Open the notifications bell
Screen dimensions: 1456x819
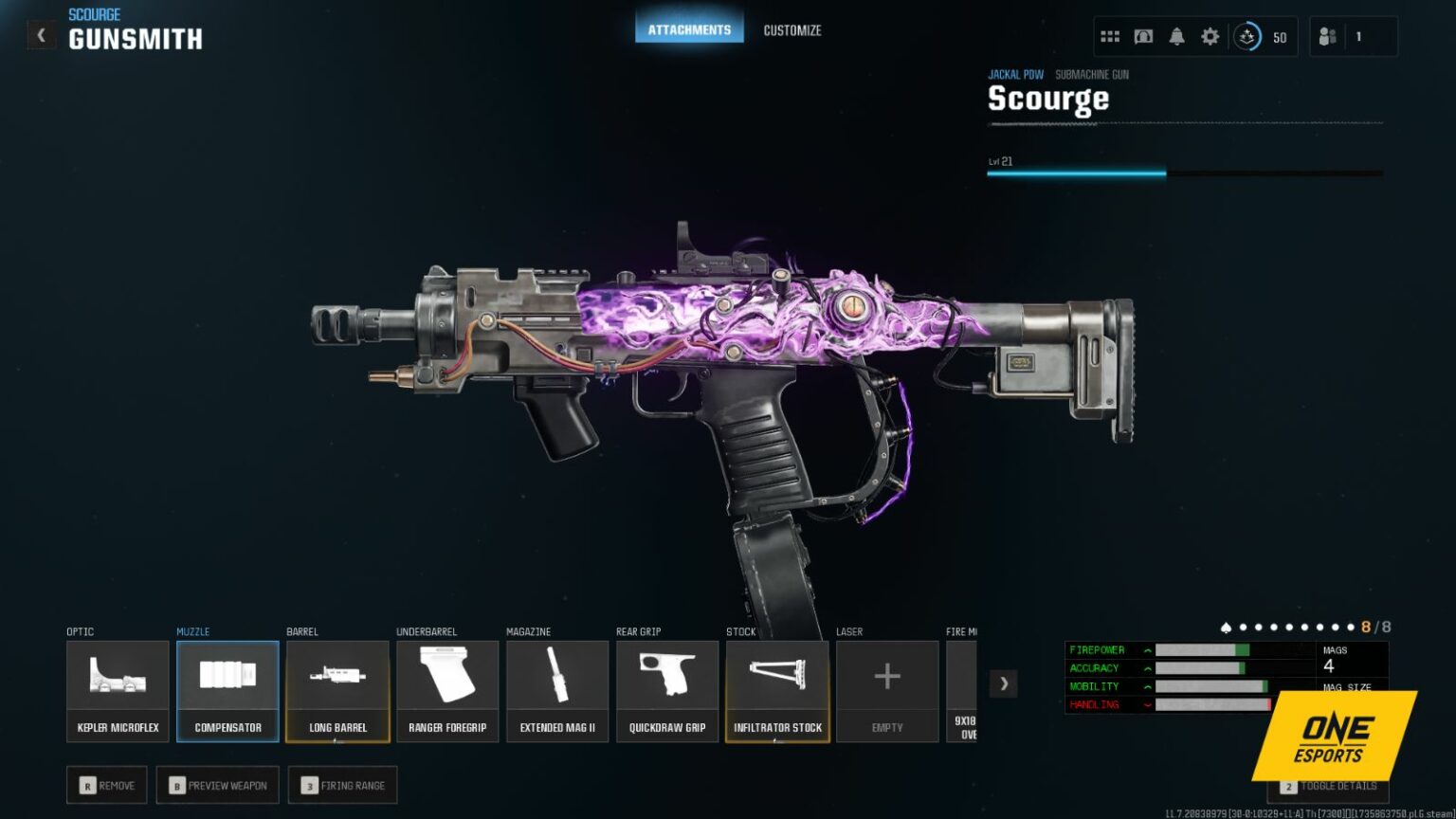(1176, 35)
